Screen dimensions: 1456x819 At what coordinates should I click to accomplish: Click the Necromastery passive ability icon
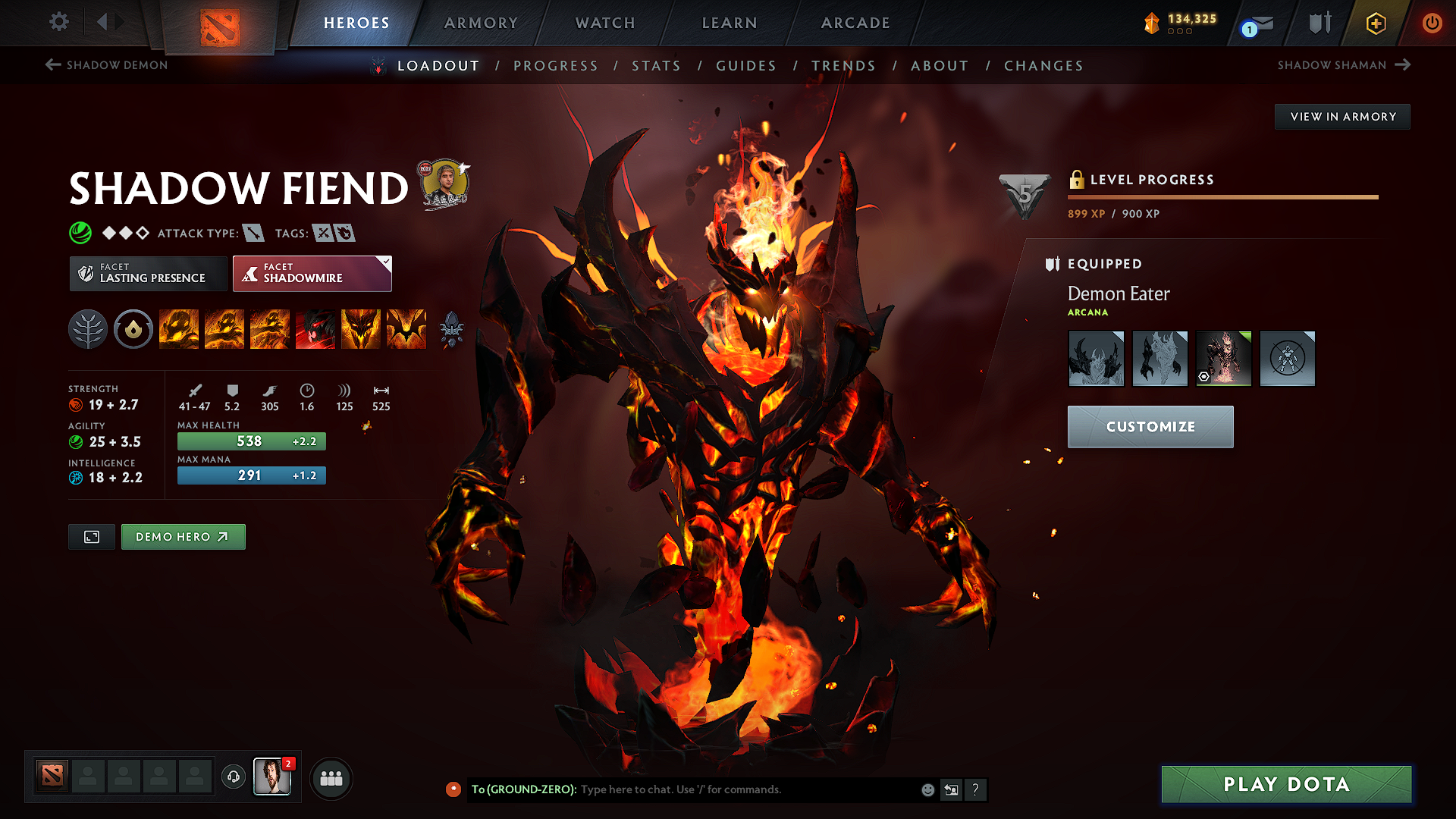pyautogui.click(x=315, y=329)
